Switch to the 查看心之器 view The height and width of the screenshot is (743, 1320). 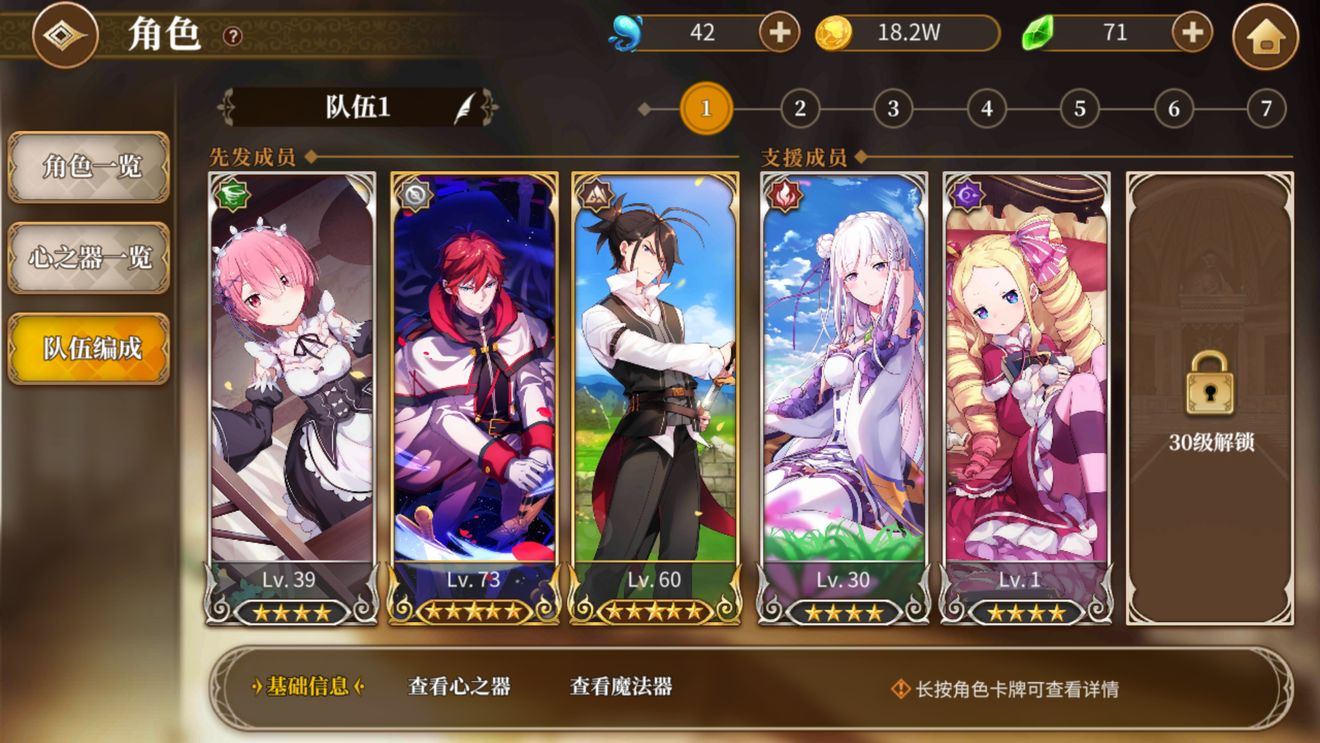coord(459,687)
